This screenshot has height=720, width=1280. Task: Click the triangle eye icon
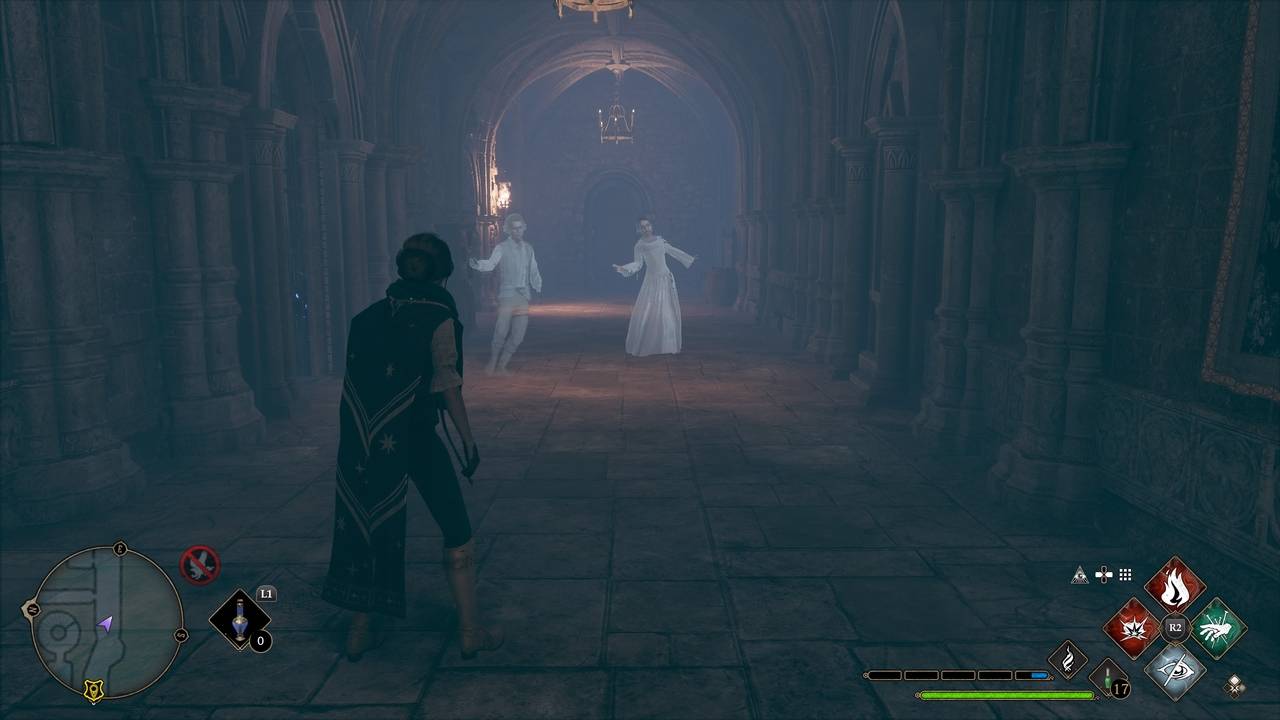[1079, 574]
